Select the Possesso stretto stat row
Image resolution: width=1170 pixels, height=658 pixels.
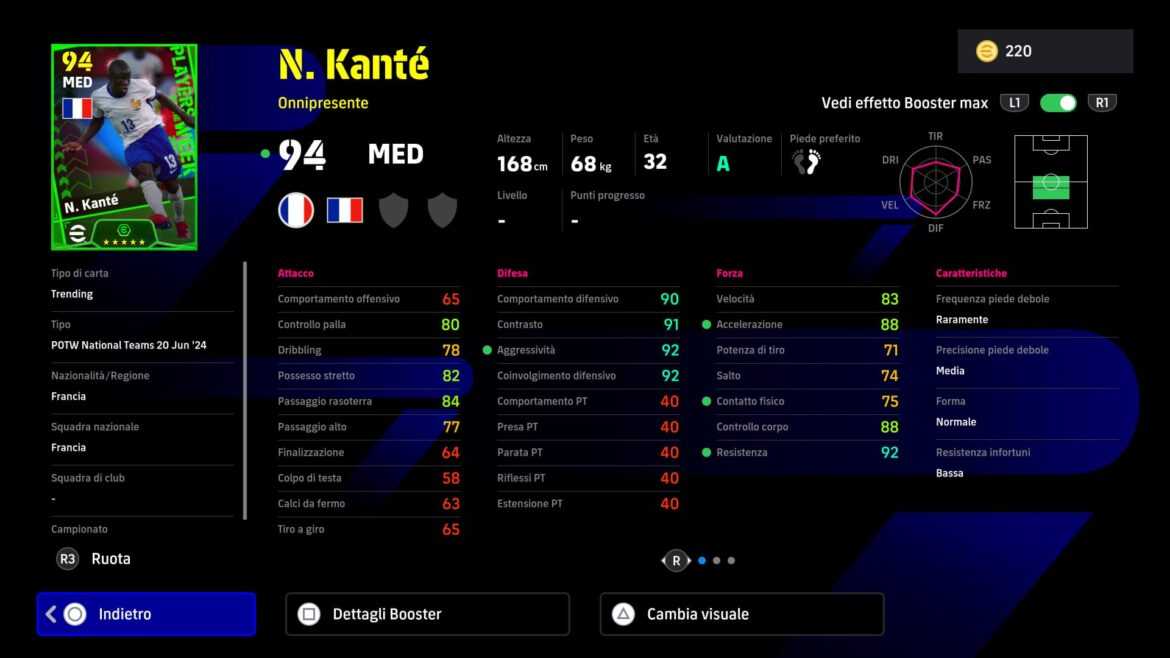[x=368, y=376]
